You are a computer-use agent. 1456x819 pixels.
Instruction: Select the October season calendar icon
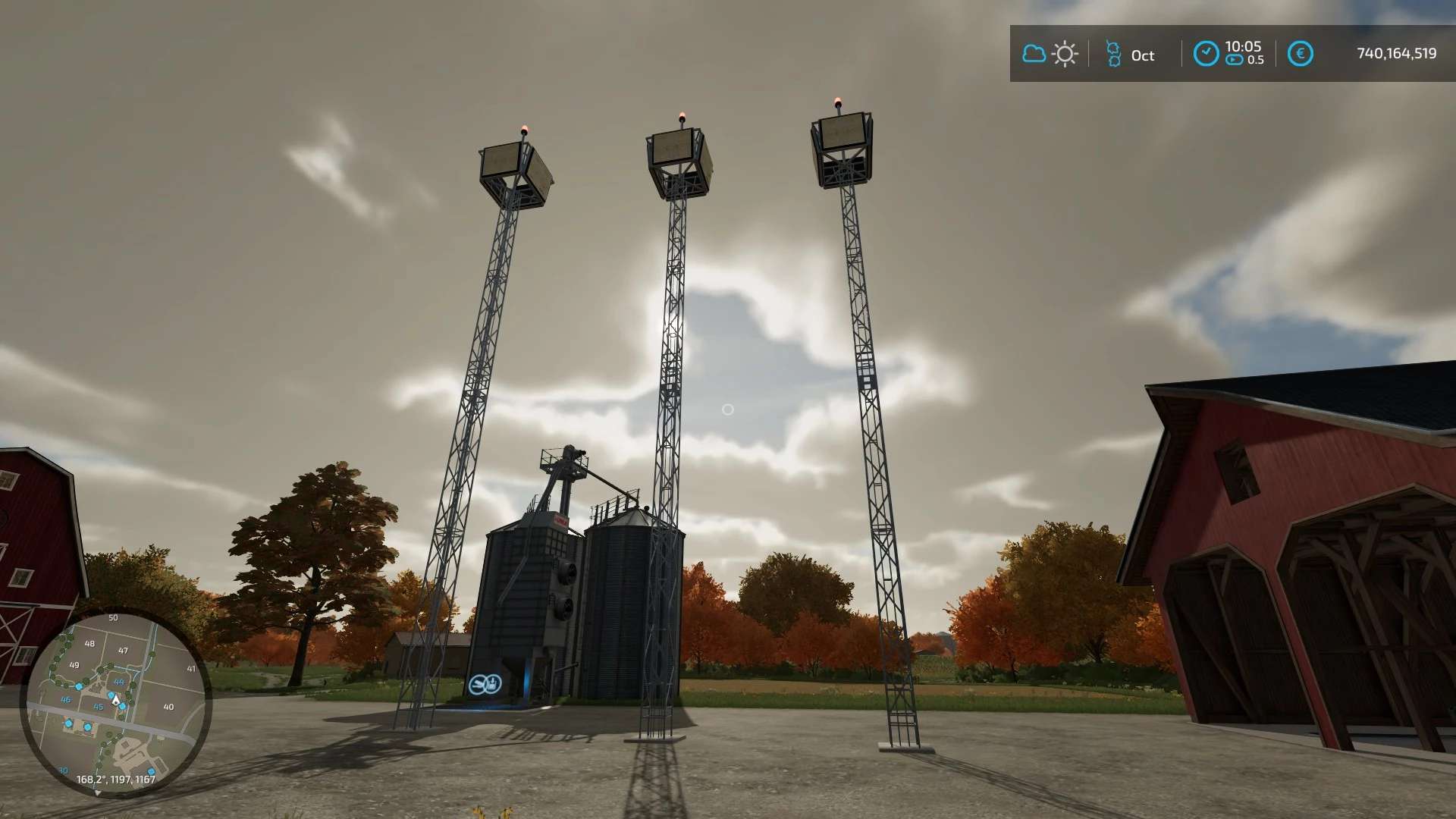tap(1113, 54)
